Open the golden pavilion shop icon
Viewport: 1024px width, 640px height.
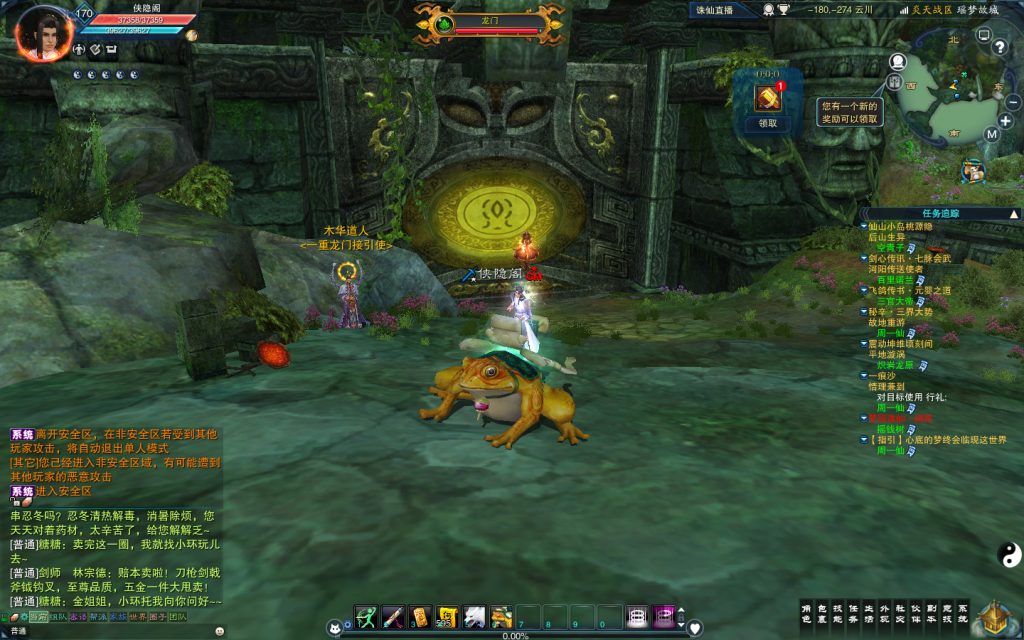tap(994, 616)
